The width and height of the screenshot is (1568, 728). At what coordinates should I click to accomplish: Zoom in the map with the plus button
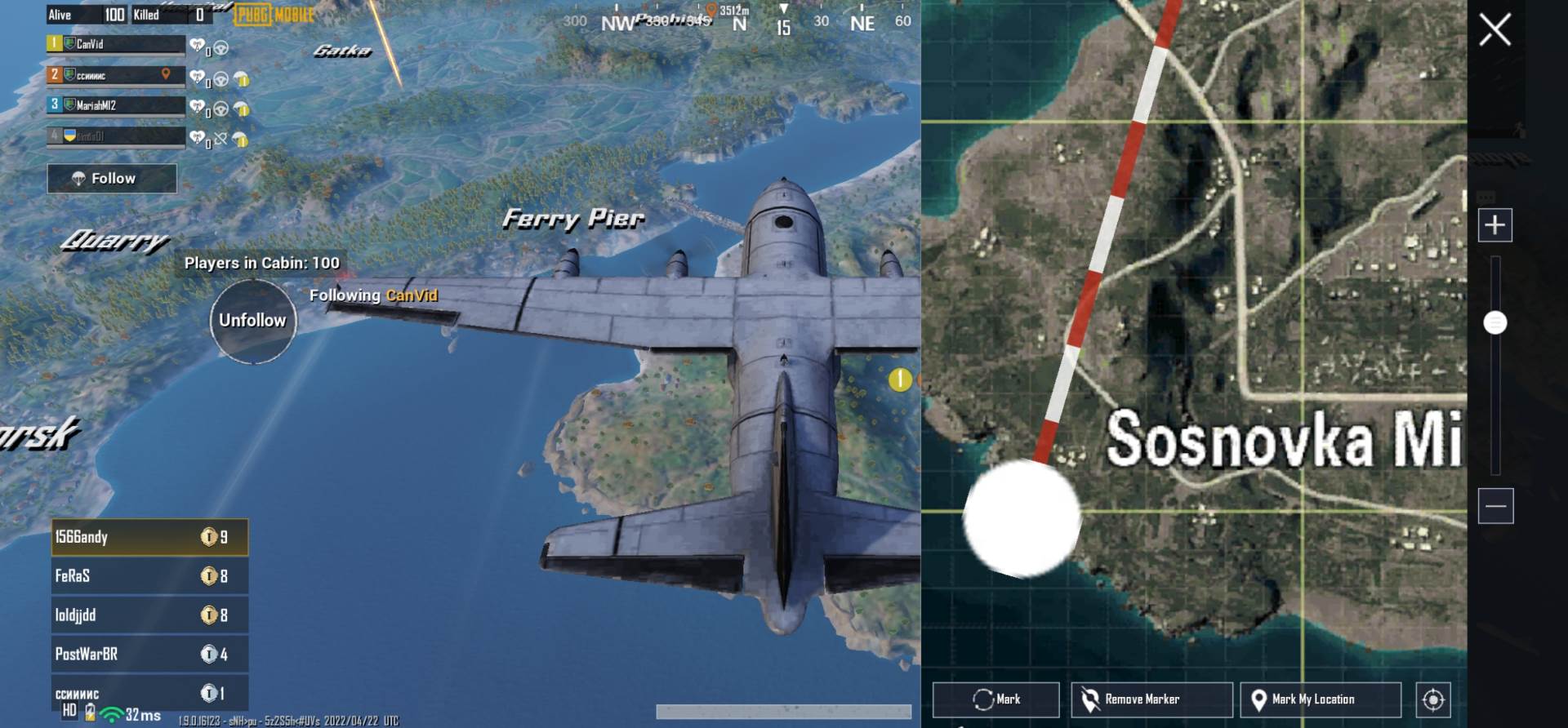point(1495,224)
